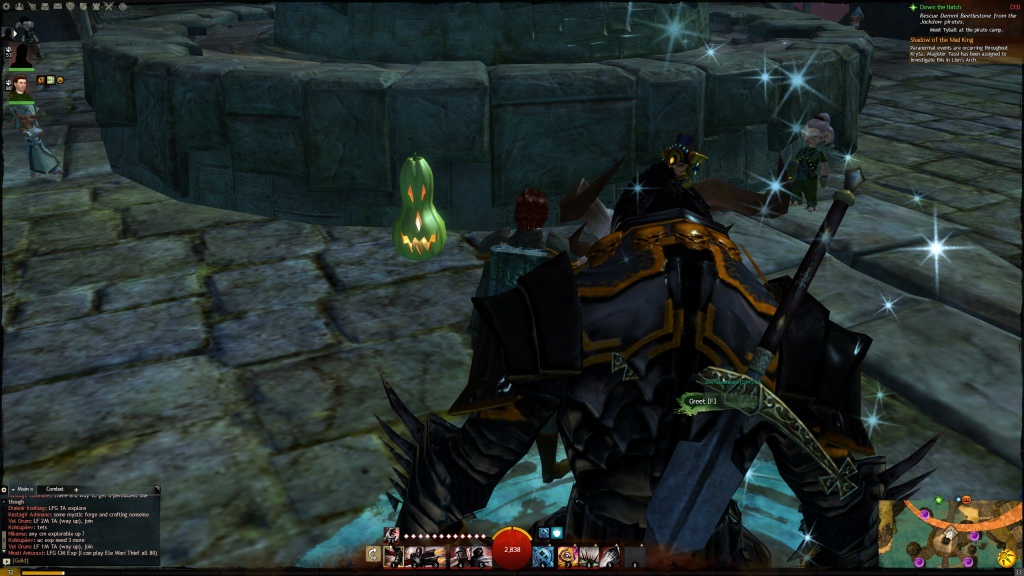The height and width of the screenshot is (576, 1024).
Task: Click the weapon swap arrow button
Action: (x=373, y=554)
